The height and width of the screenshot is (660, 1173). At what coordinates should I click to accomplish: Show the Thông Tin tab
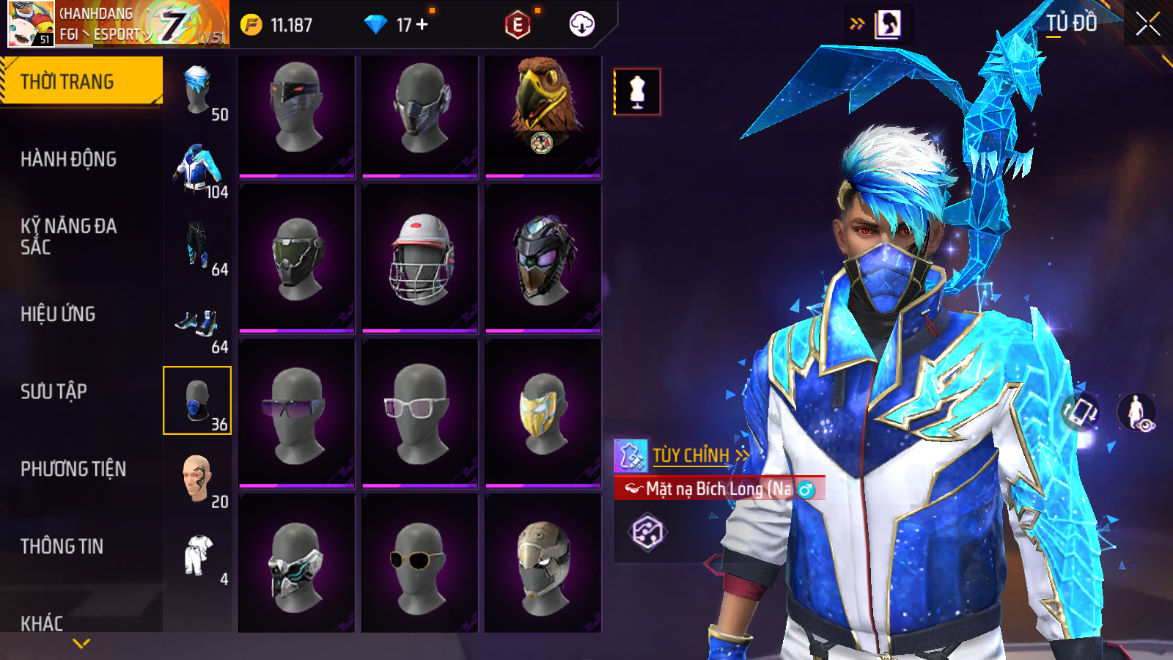pyautogui.click(x=62, y=546)
